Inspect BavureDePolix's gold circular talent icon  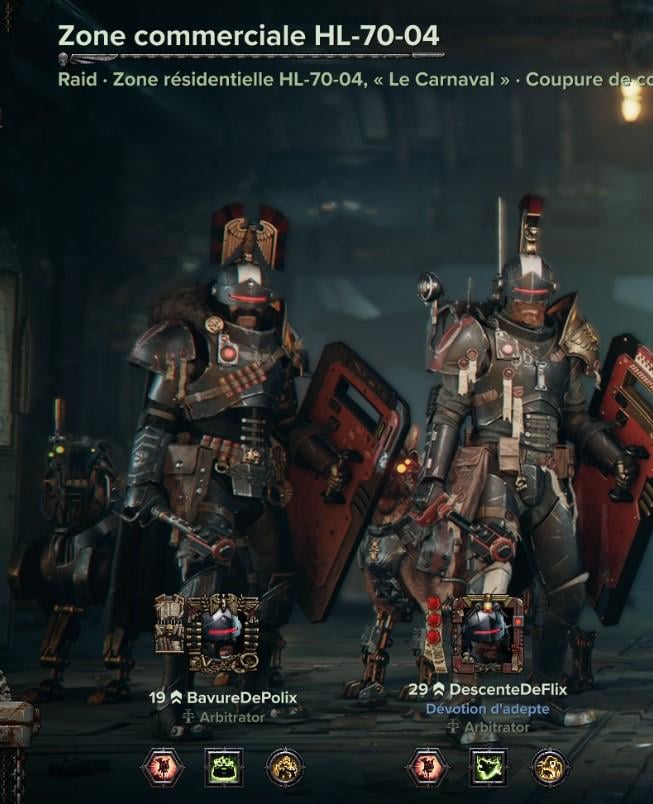click(285, 767)
